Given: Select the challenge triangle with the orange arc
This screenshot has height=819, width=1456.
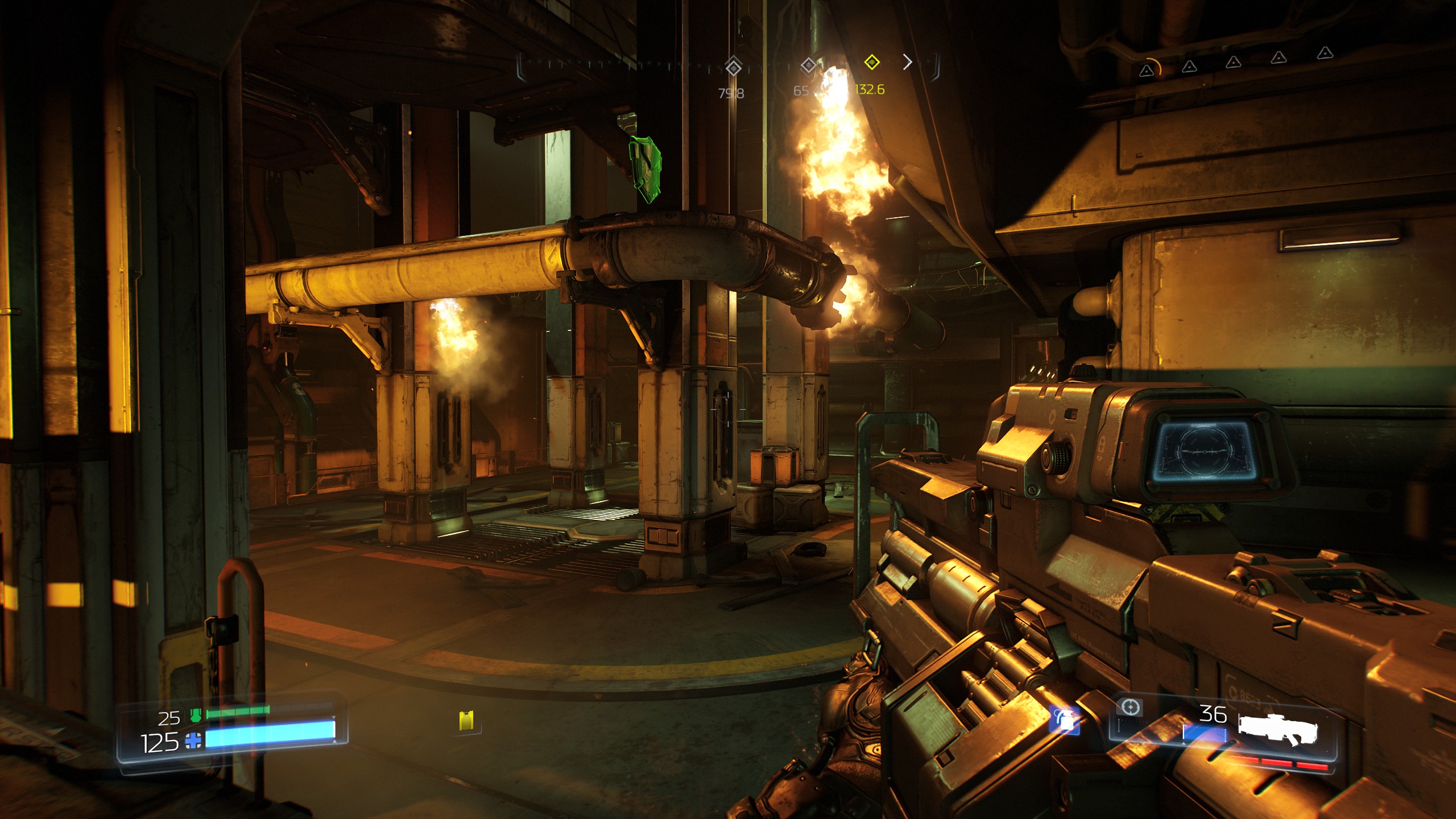Looking at the screenshot, I should coord(1147,70).
